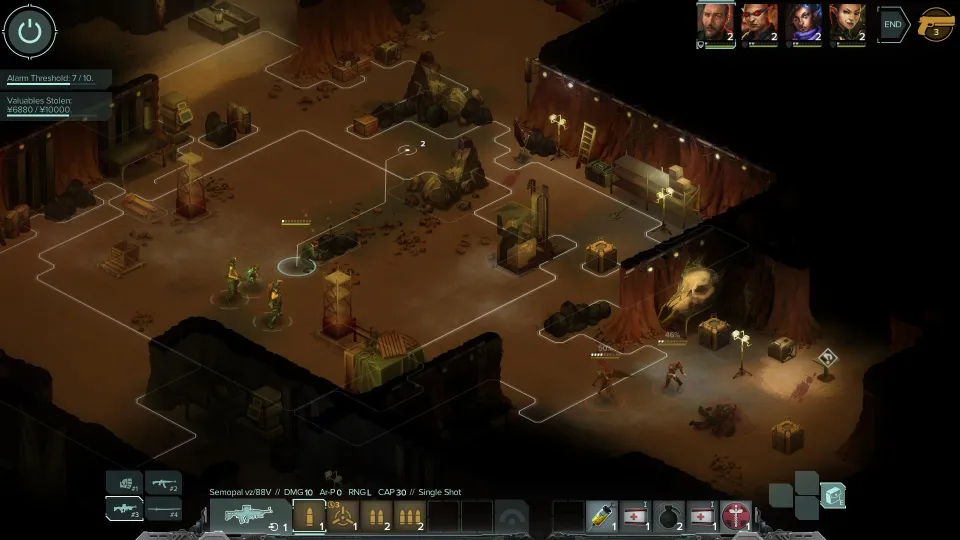960x540 pixels.
Task: Select the purple-scarf character portrait
Action: 803,23
